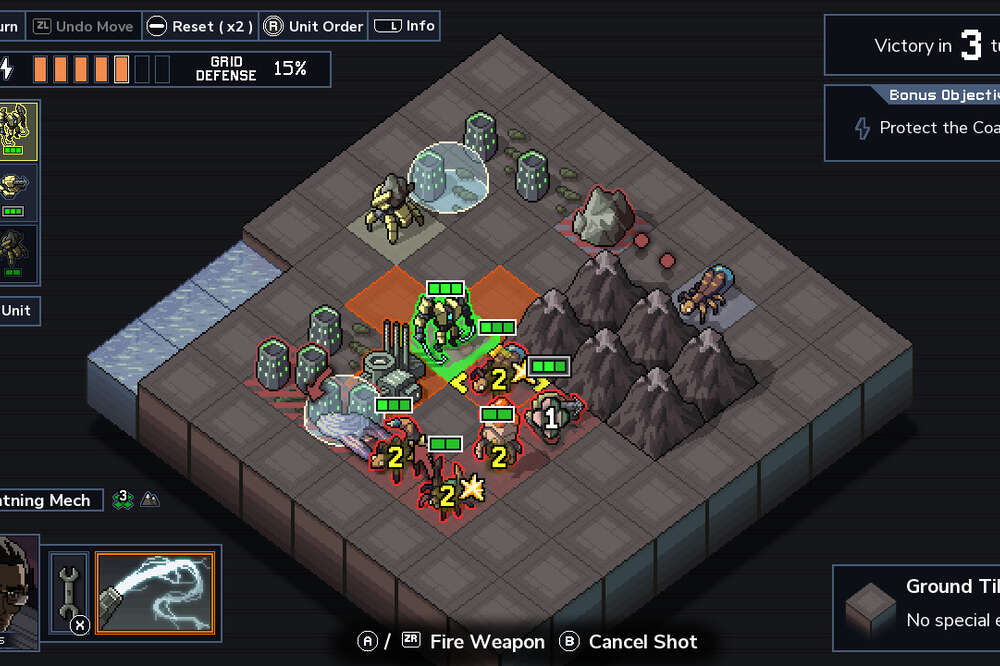
Task: Open the Bonus Objective panel
Action: [x=912, y=122]
